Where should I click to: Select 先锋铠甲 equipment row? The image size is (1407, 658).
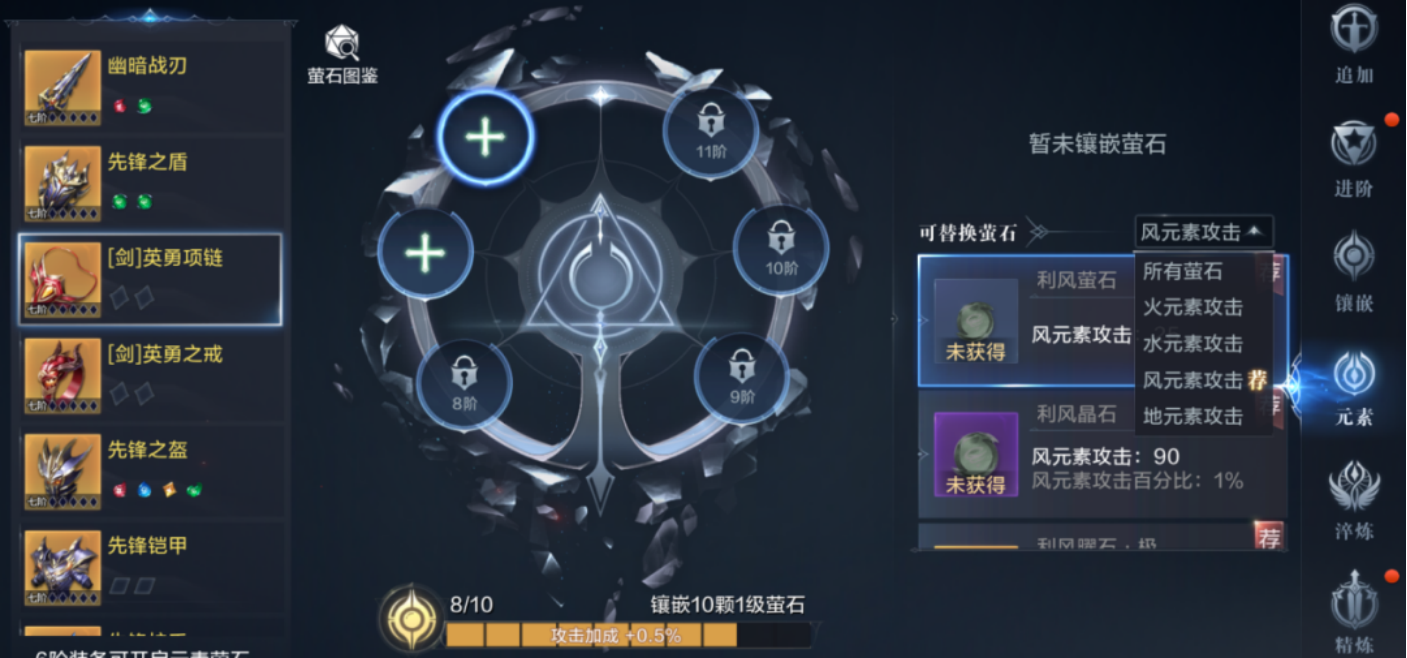tap(150, 566)
